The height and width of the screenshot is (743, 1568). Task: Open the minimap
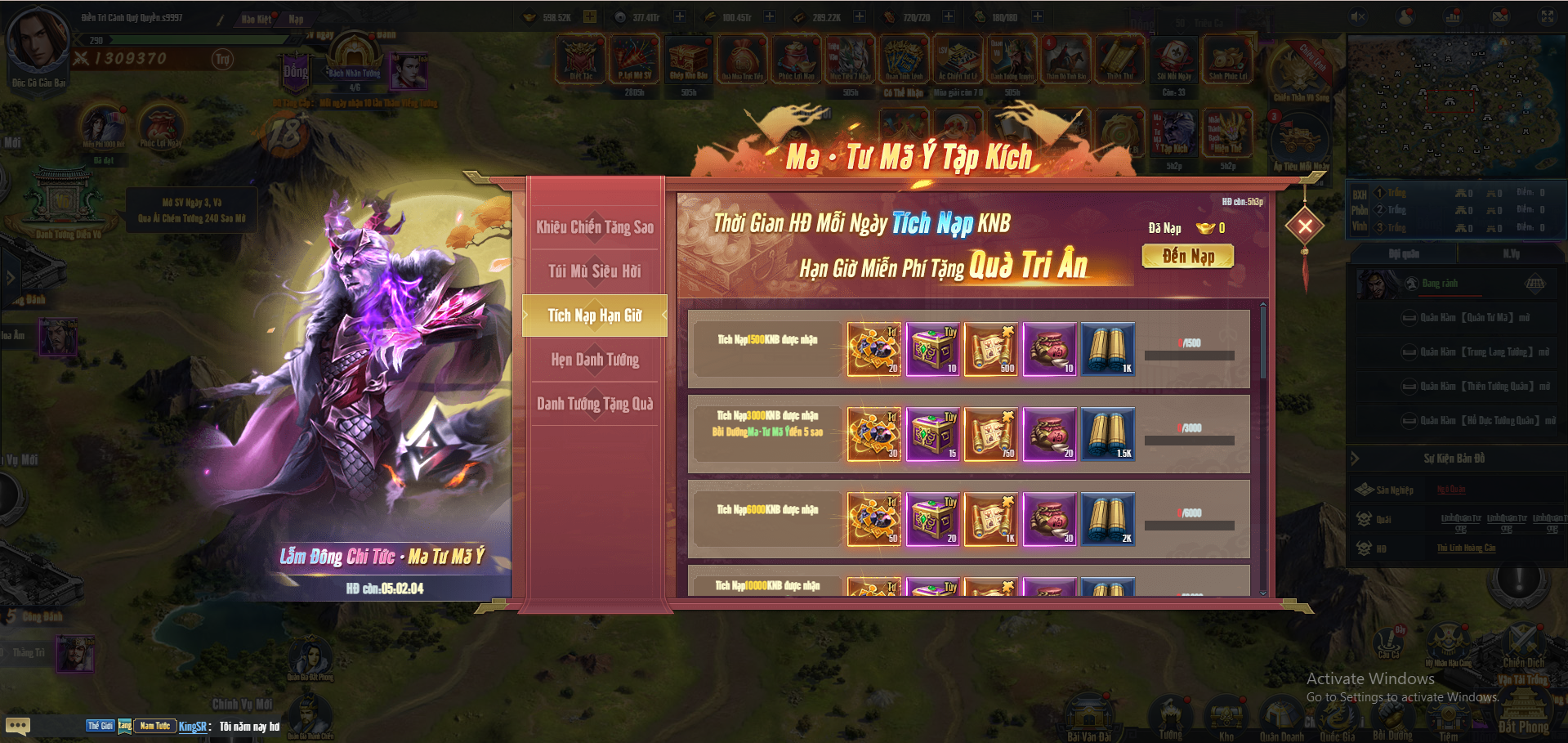pyautogui.click(x=1456, y=106)
